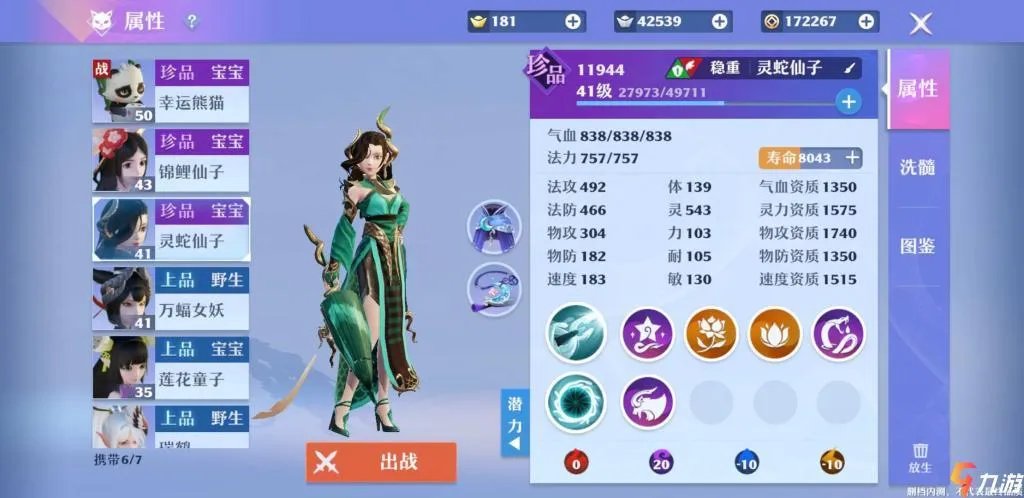1024x498 pixels.
Task: Add gold ingots next to 181
Action: 573,21
